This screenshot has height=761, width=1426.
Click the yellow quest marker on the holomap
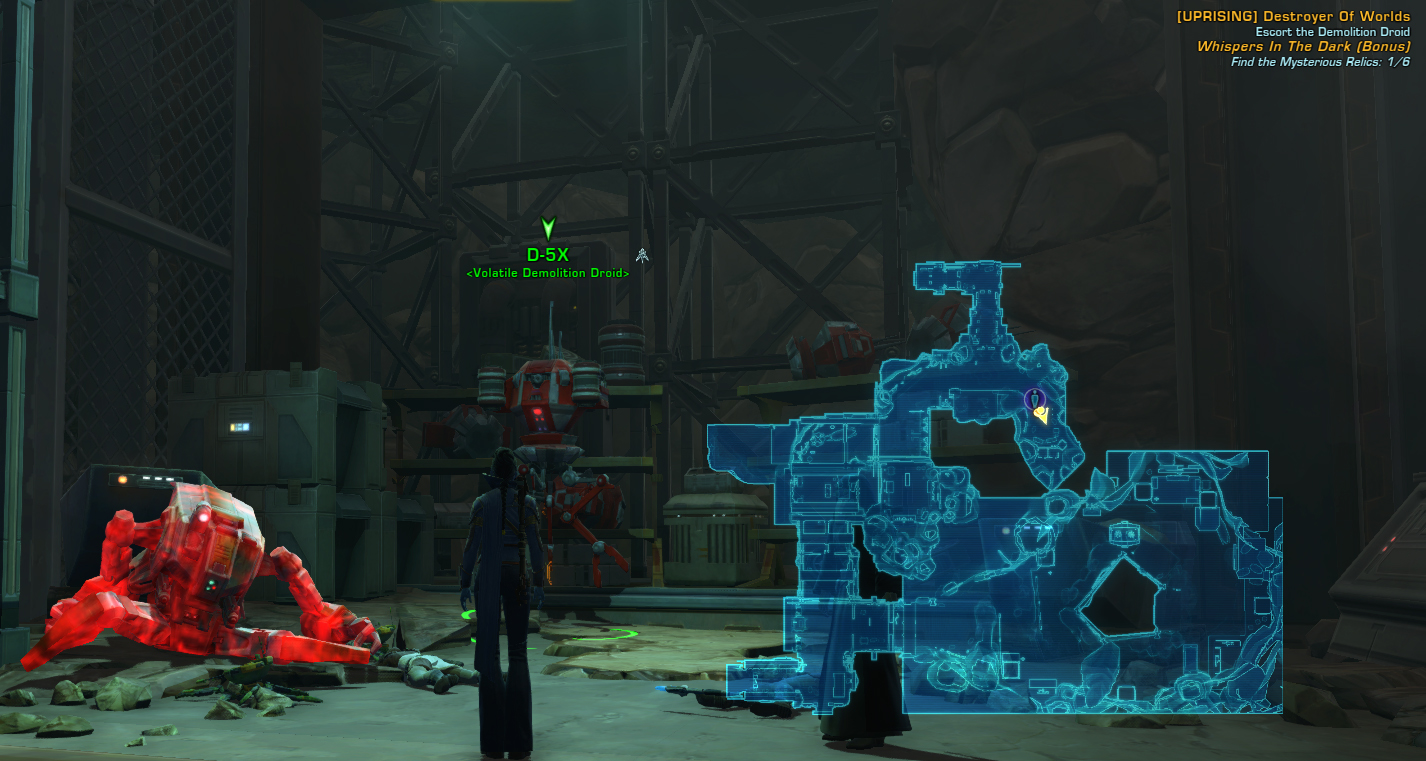point(1042,415)
